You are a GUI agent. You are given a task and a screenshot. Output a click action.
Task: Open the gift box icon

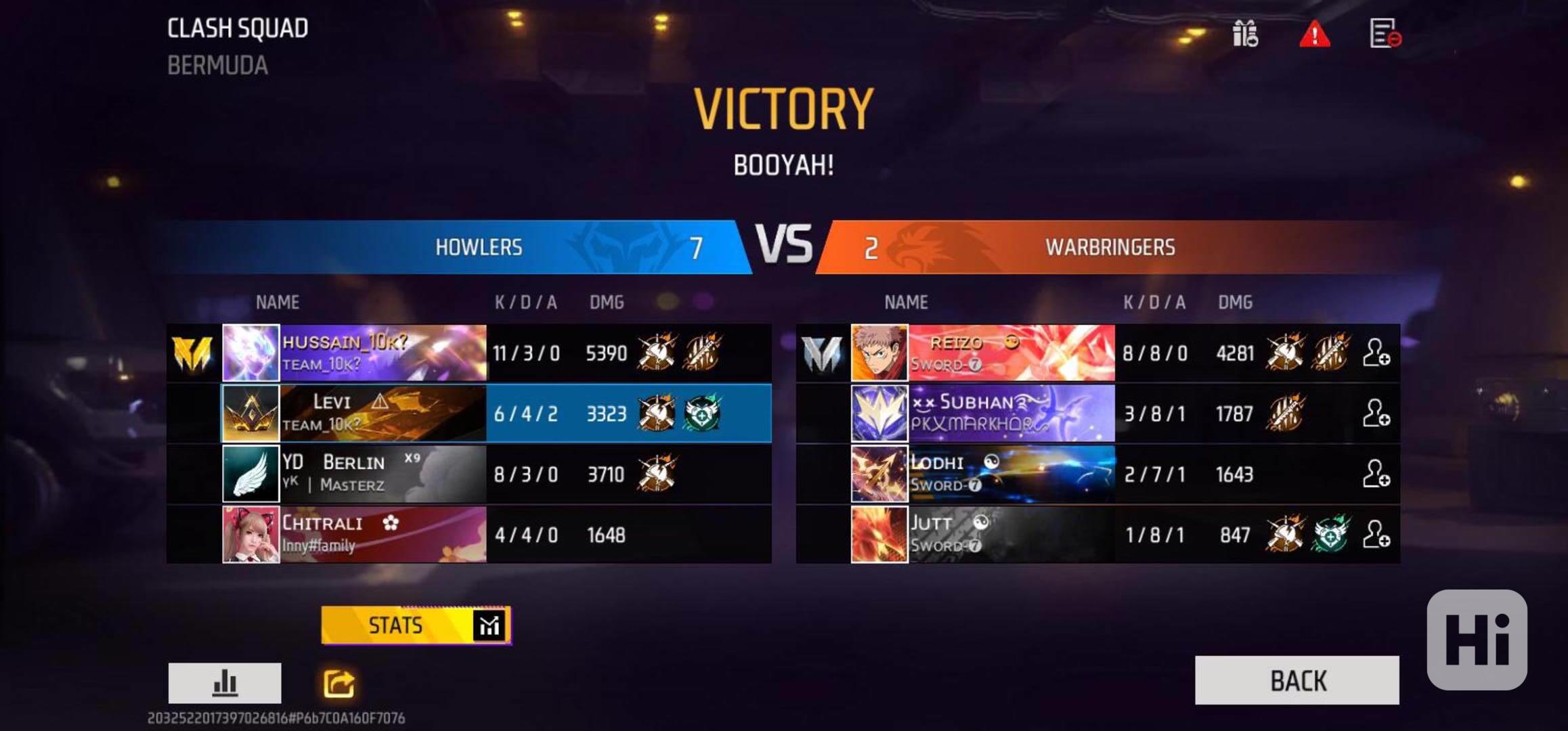pyautogui.click(x=1244, y=33)
